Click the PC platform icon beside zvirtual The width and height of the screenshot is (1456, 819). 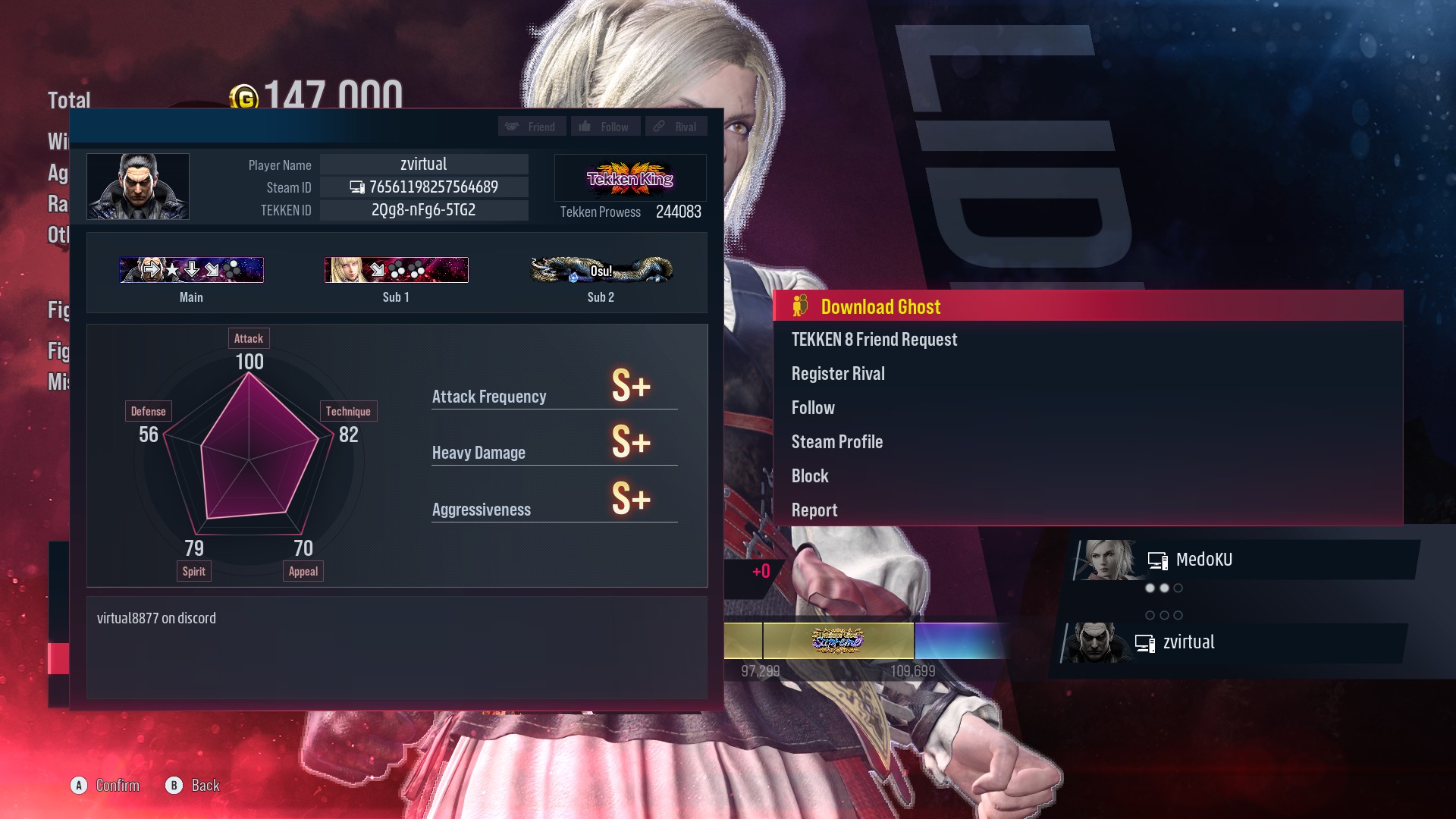[x=1144, y=642]
